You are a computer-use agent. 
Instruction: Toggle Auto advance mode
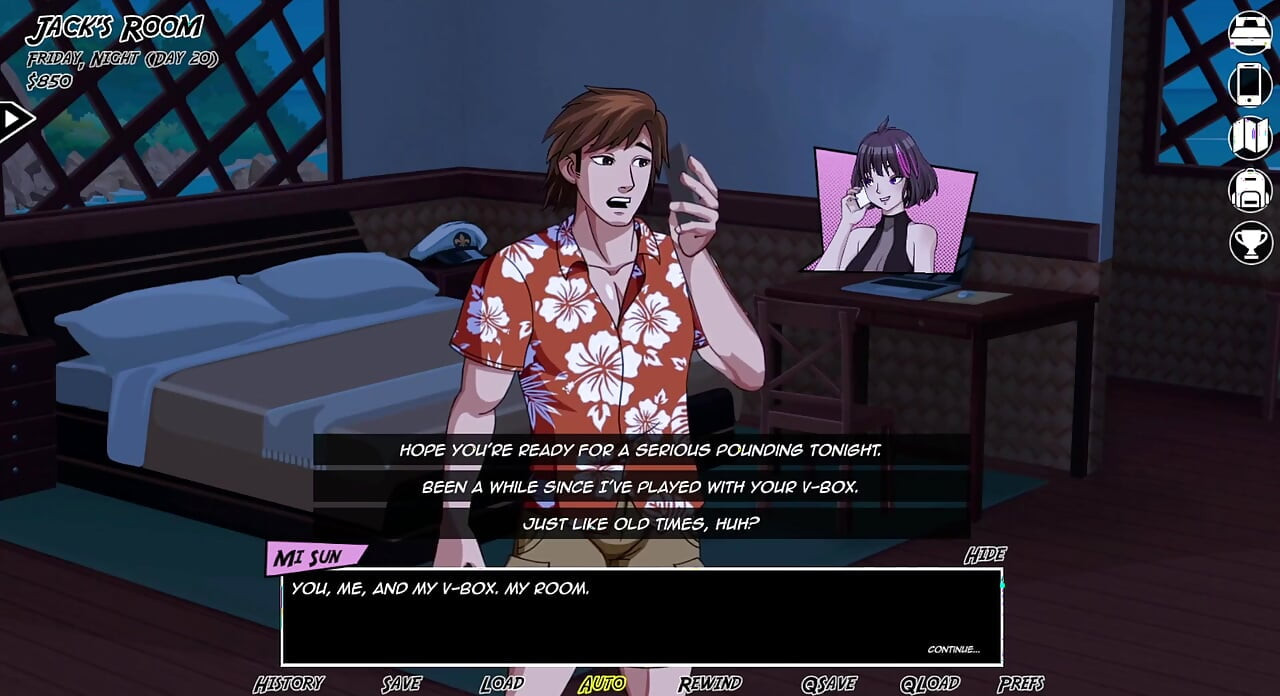602,684
